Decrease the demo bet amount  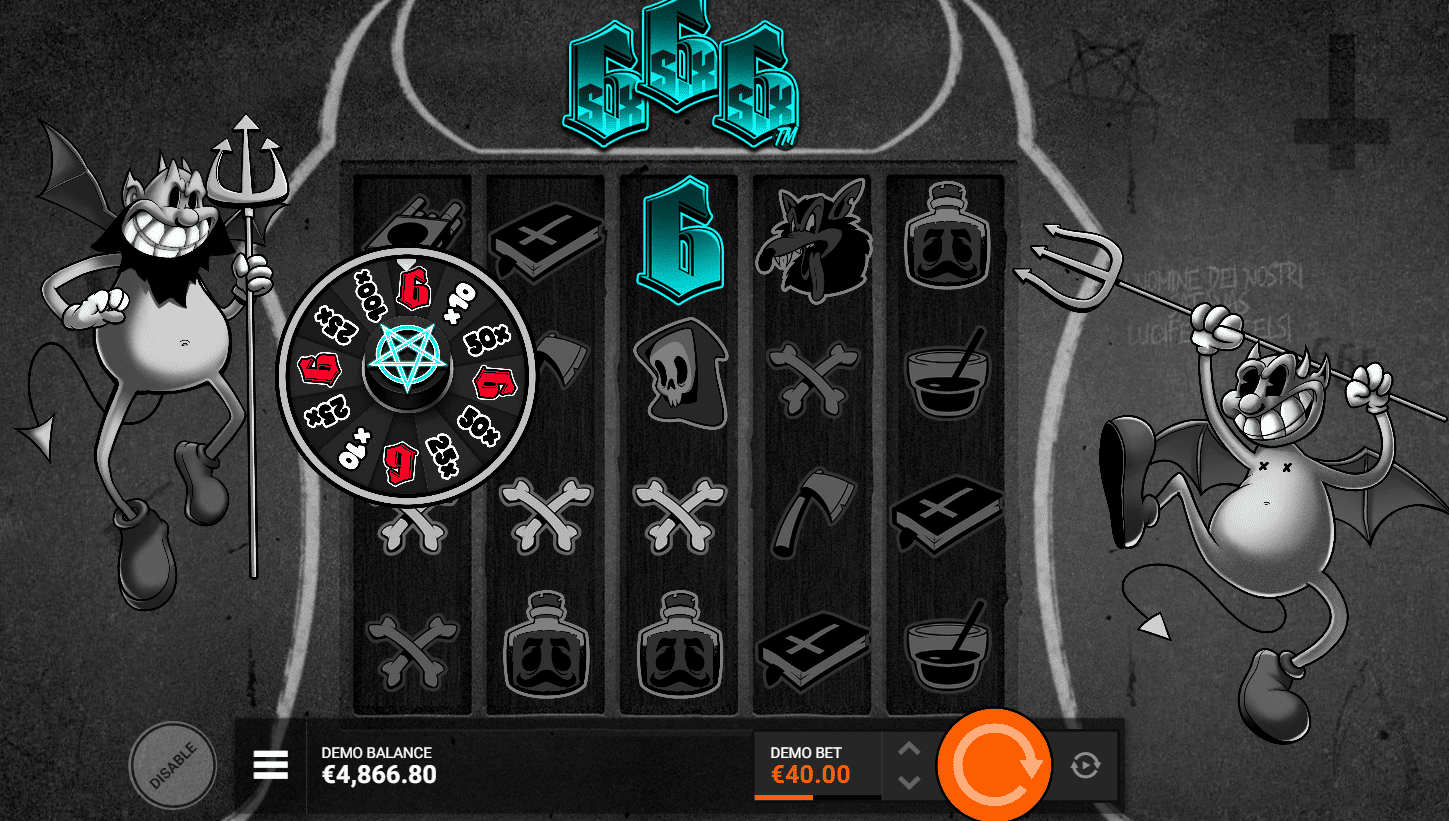point(908,782)
